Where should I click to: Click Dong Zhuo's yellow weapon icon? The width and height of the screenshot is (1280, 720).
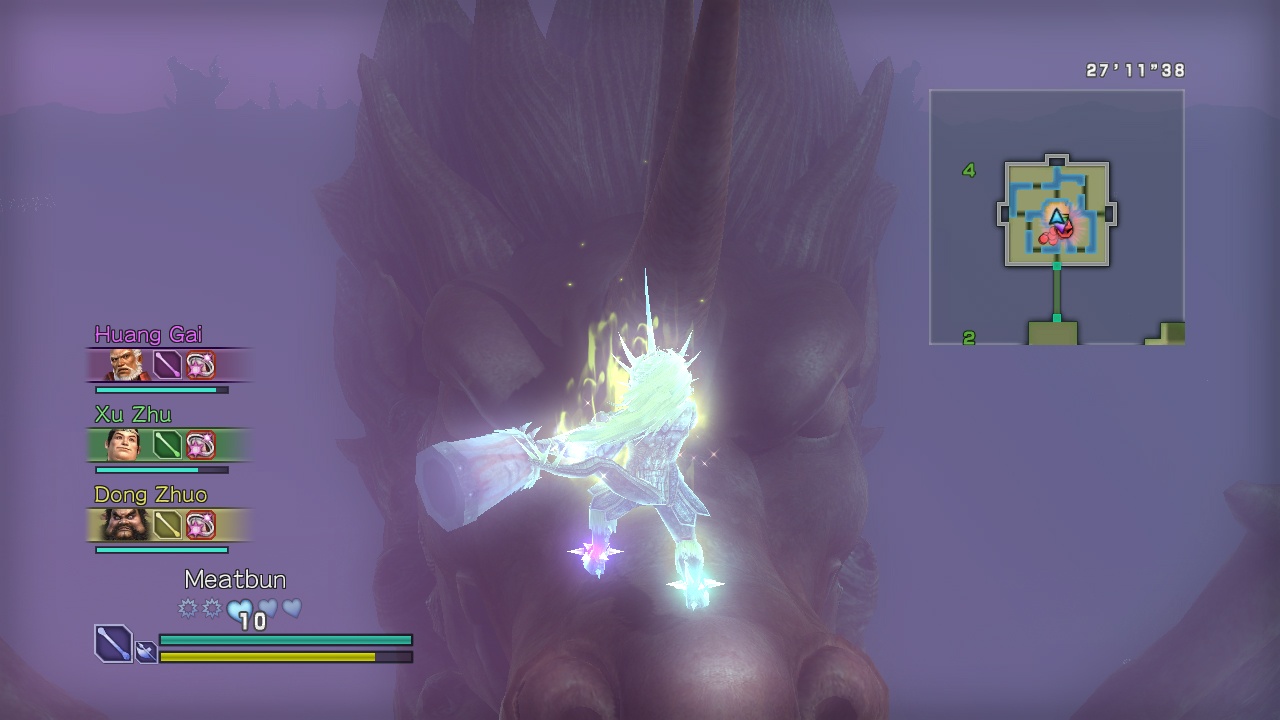(x=167, y=525)
